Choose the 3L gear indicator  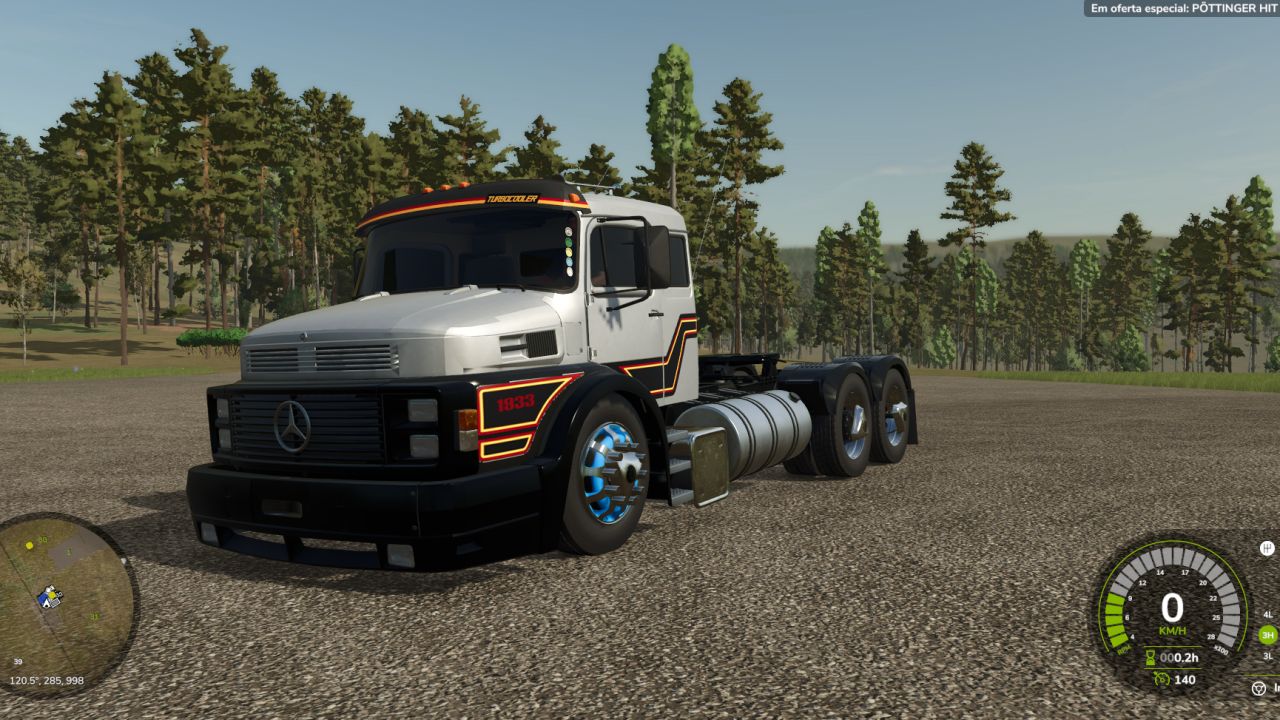[1268, 656]
